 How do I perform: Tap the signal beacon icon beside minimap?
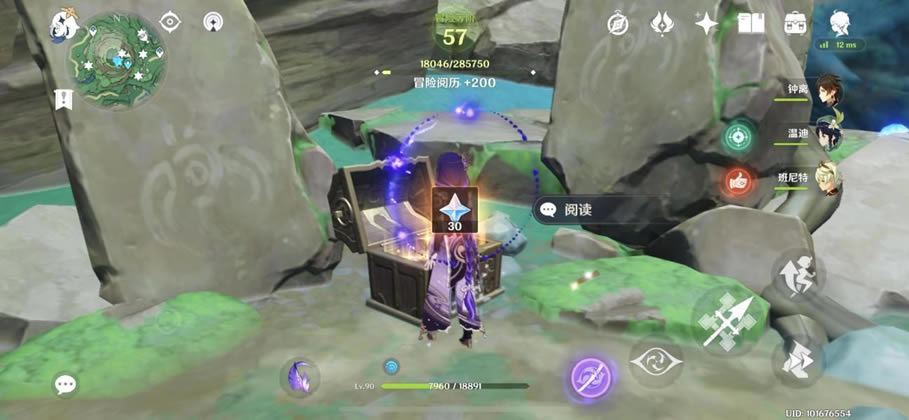[213, 22]
